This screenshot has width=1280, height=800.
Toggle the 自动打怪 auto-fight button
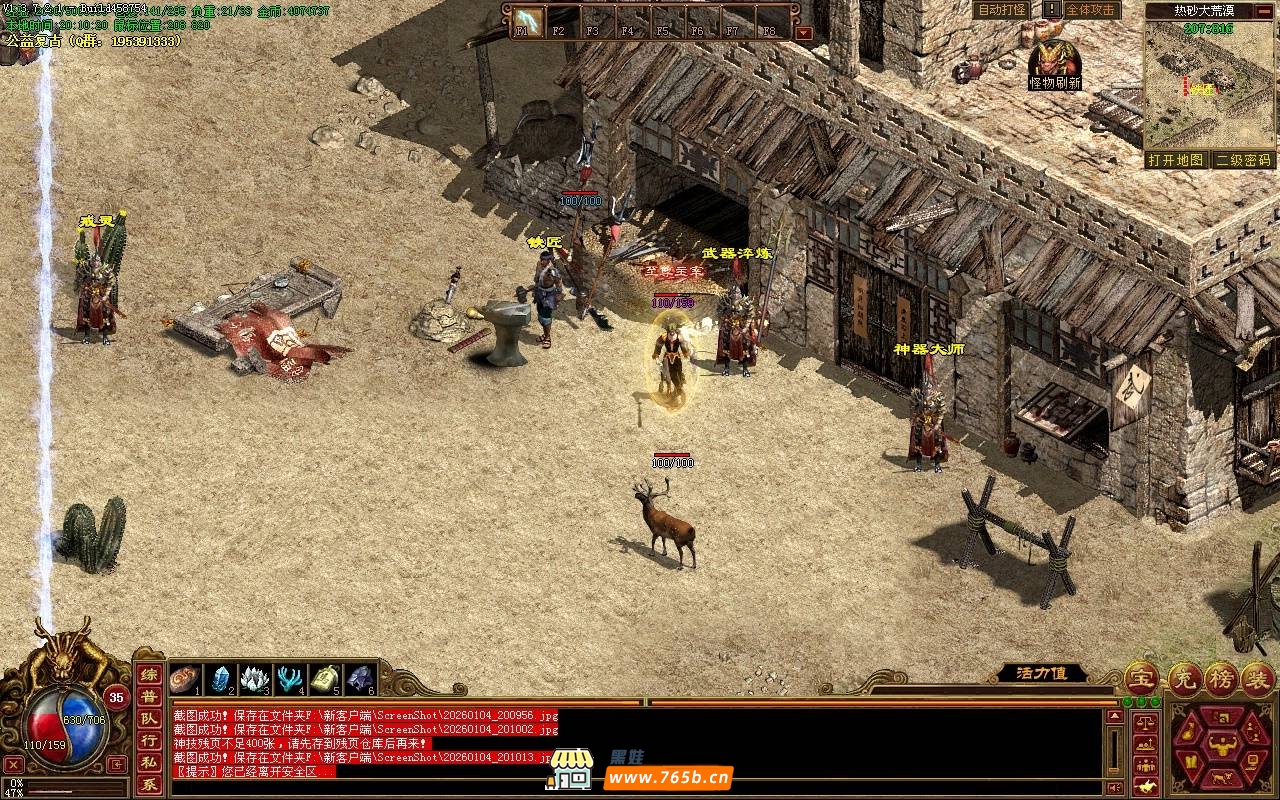point(1001,10)
